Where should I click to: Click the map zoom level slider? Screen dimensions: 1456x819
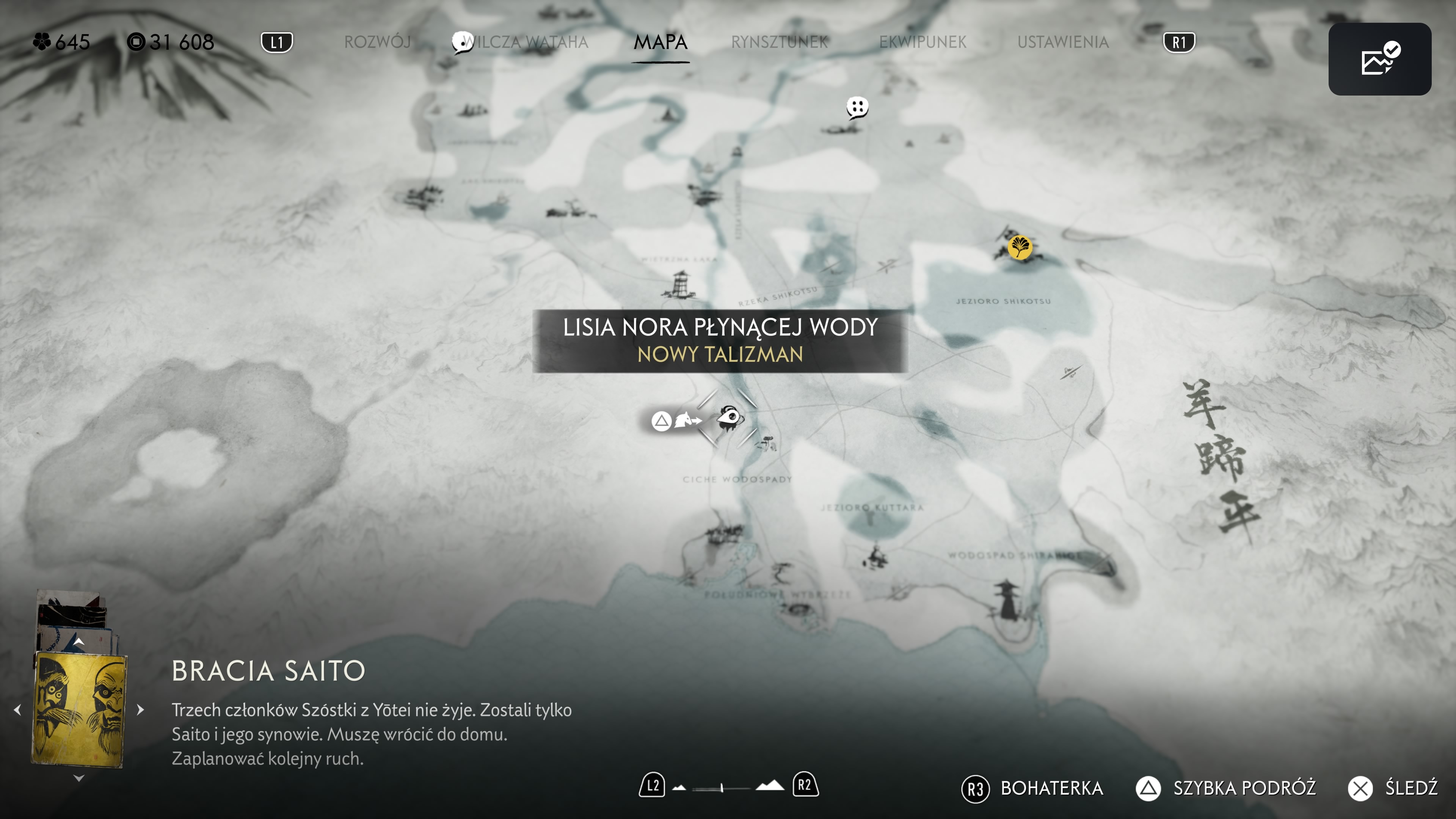coord(722,787)
